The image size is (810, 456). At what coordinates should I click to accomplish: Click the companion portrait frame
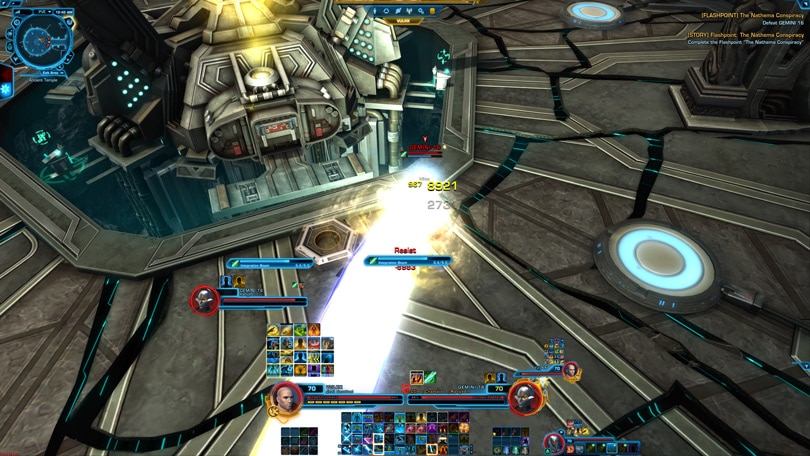click(556, 441)
